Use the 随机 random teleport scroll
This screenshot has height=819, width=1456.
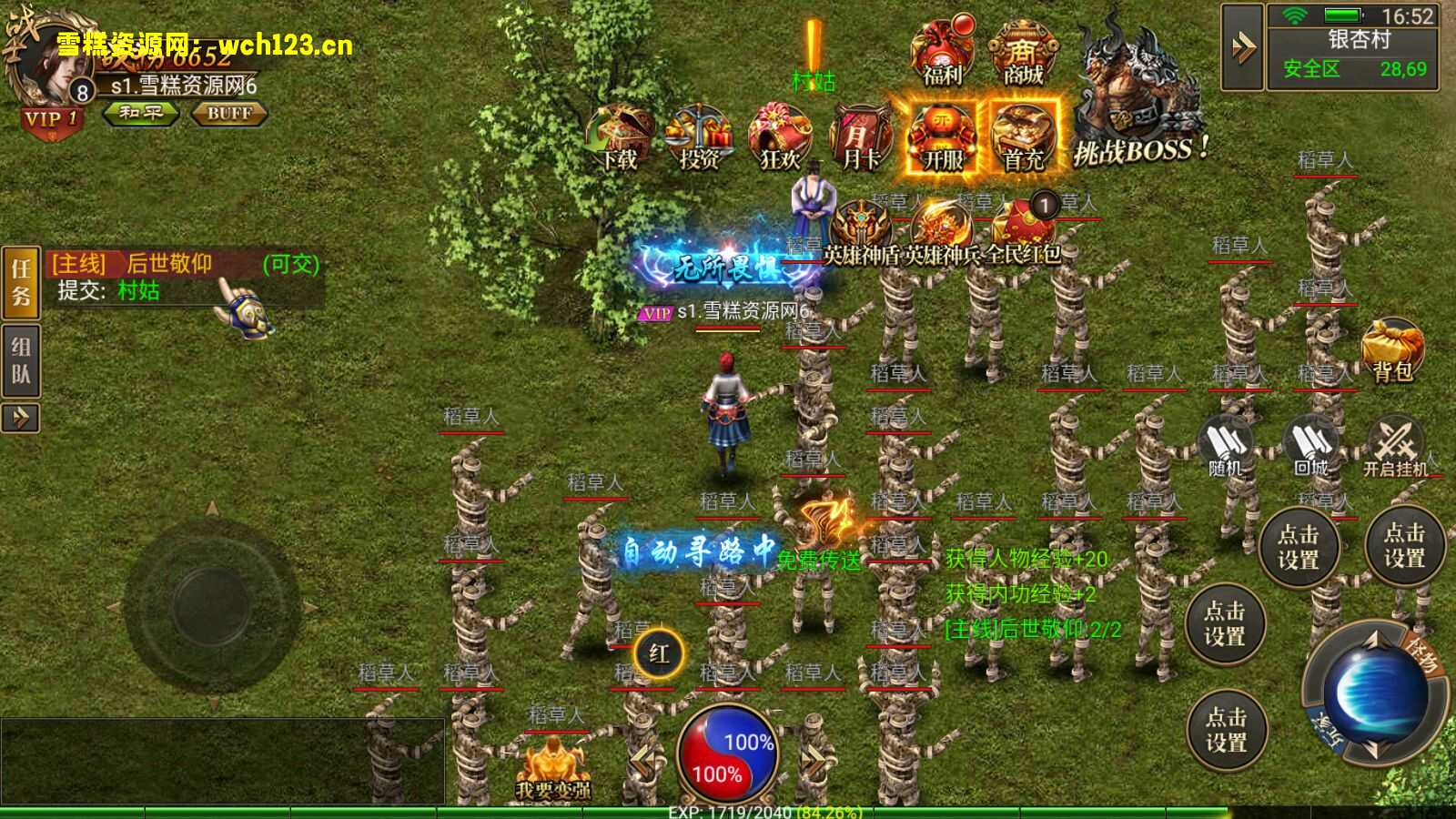coord(1225,446)
